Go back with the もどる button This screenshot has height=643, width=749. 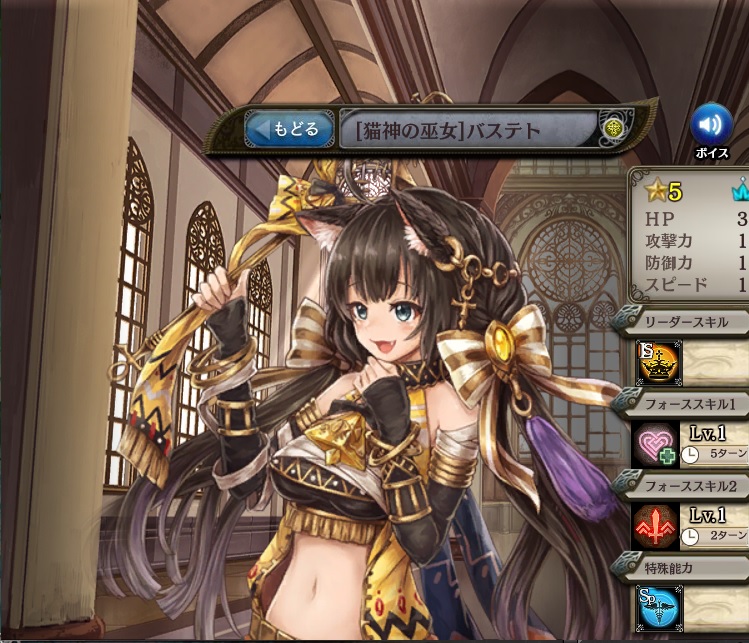(288, 129)
